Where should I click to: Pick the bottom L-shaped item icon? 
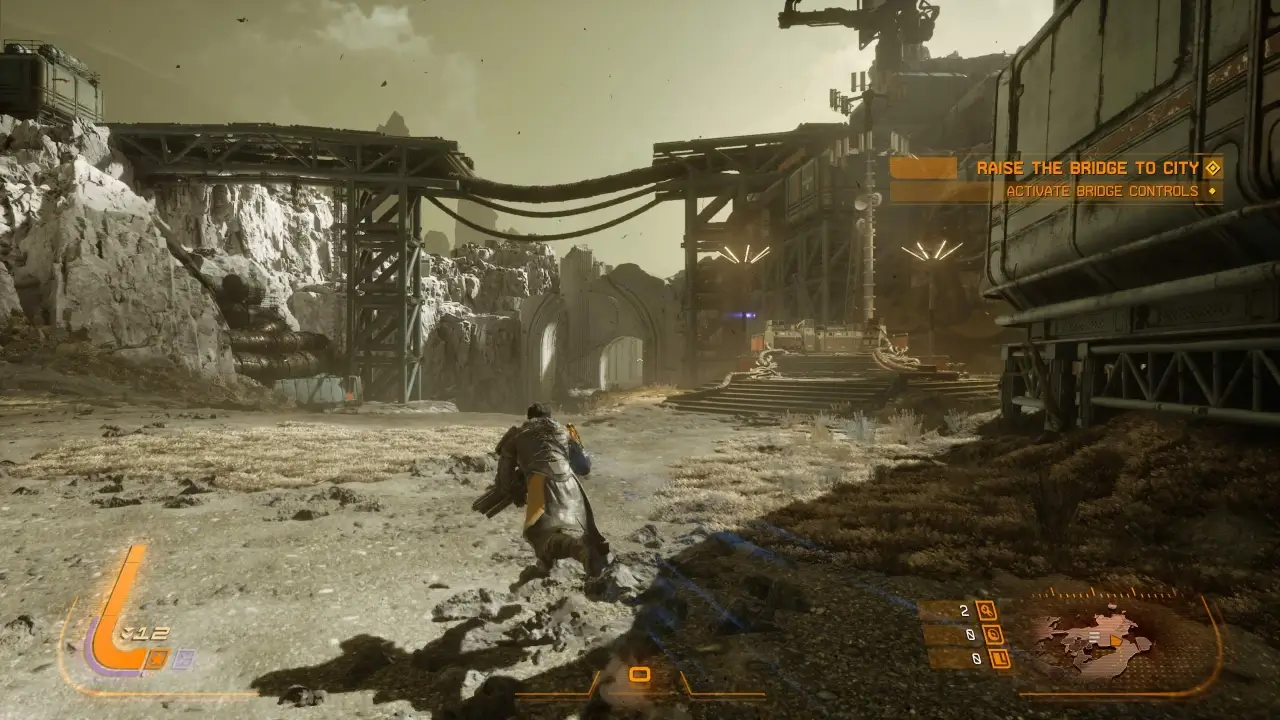(x=999, y=658)
